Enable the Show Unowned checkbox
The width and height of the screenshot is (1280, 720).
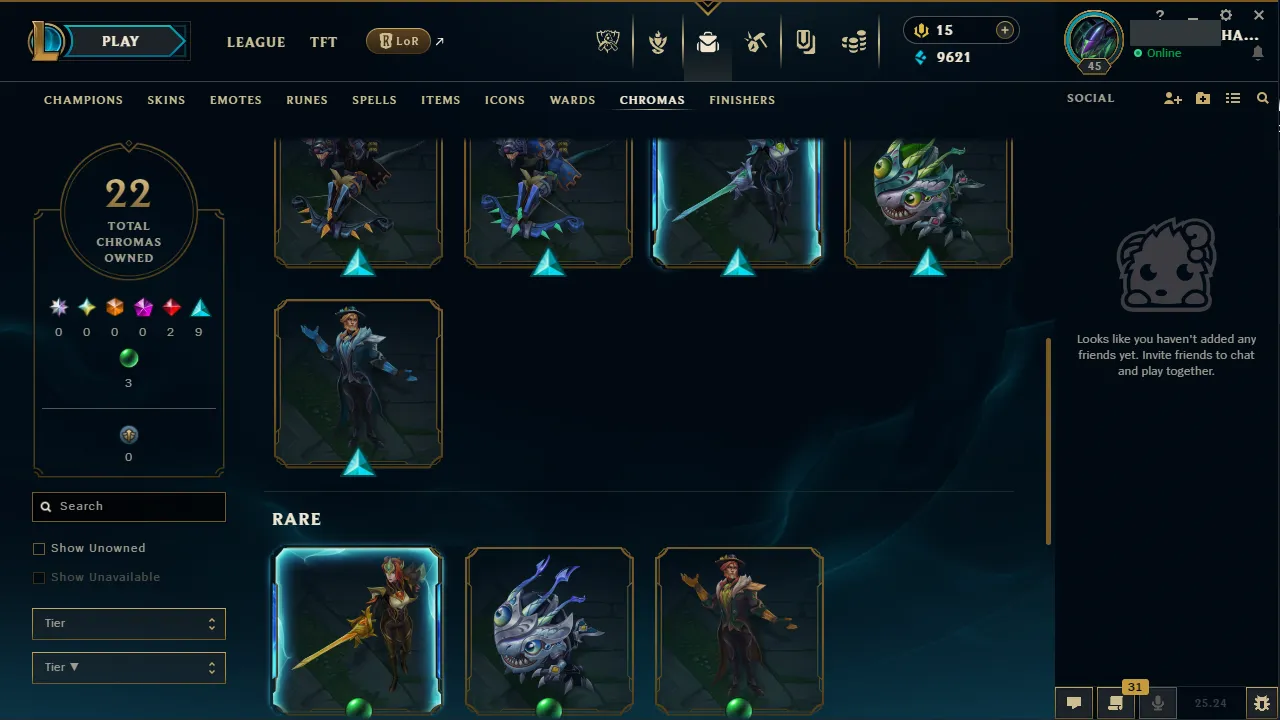[x=39, y=548]
